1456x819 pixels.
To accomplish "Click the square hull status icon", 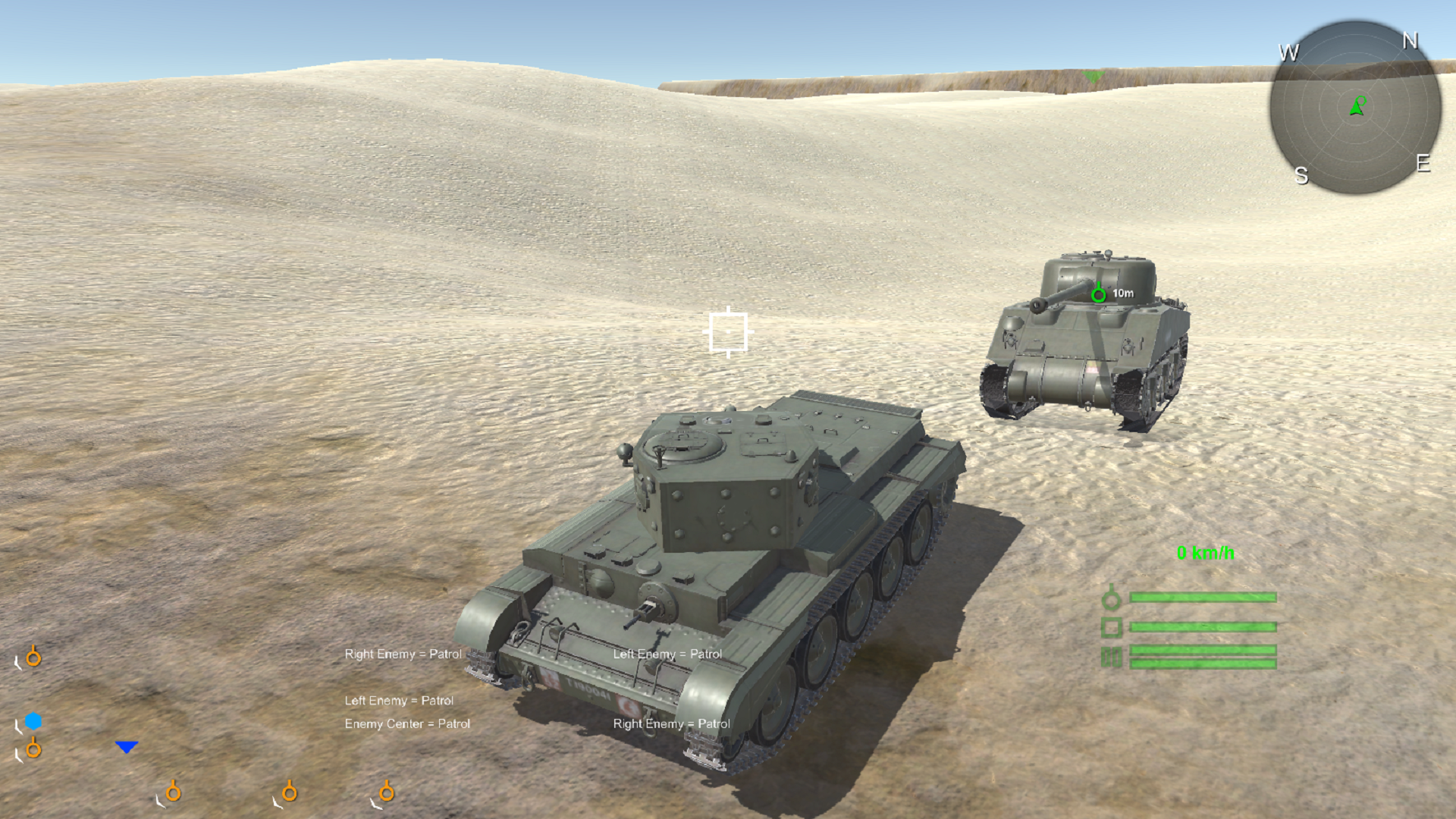I will [x=1112, y=627].
